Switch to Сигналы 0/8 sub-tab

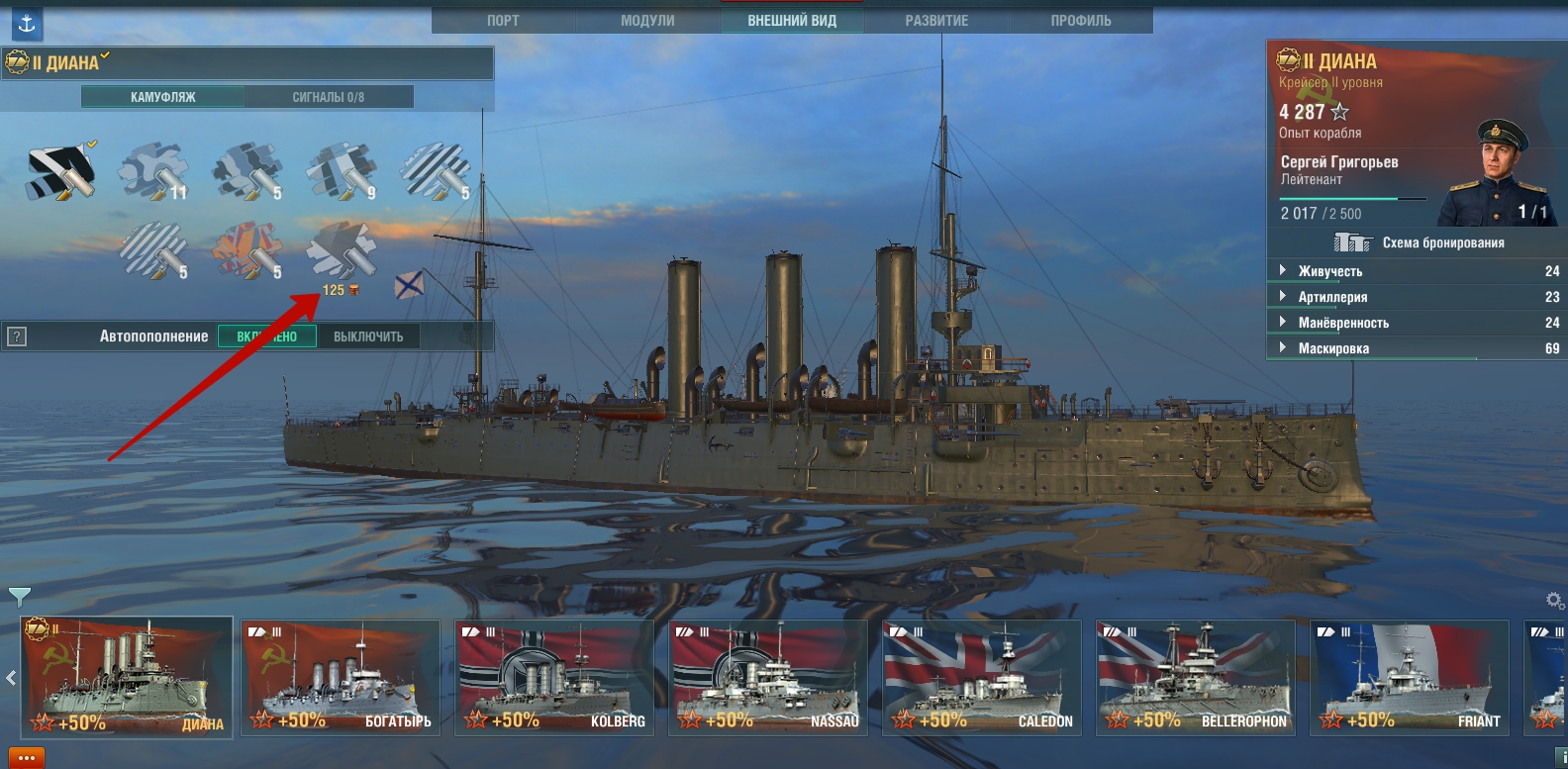[329, 97]
